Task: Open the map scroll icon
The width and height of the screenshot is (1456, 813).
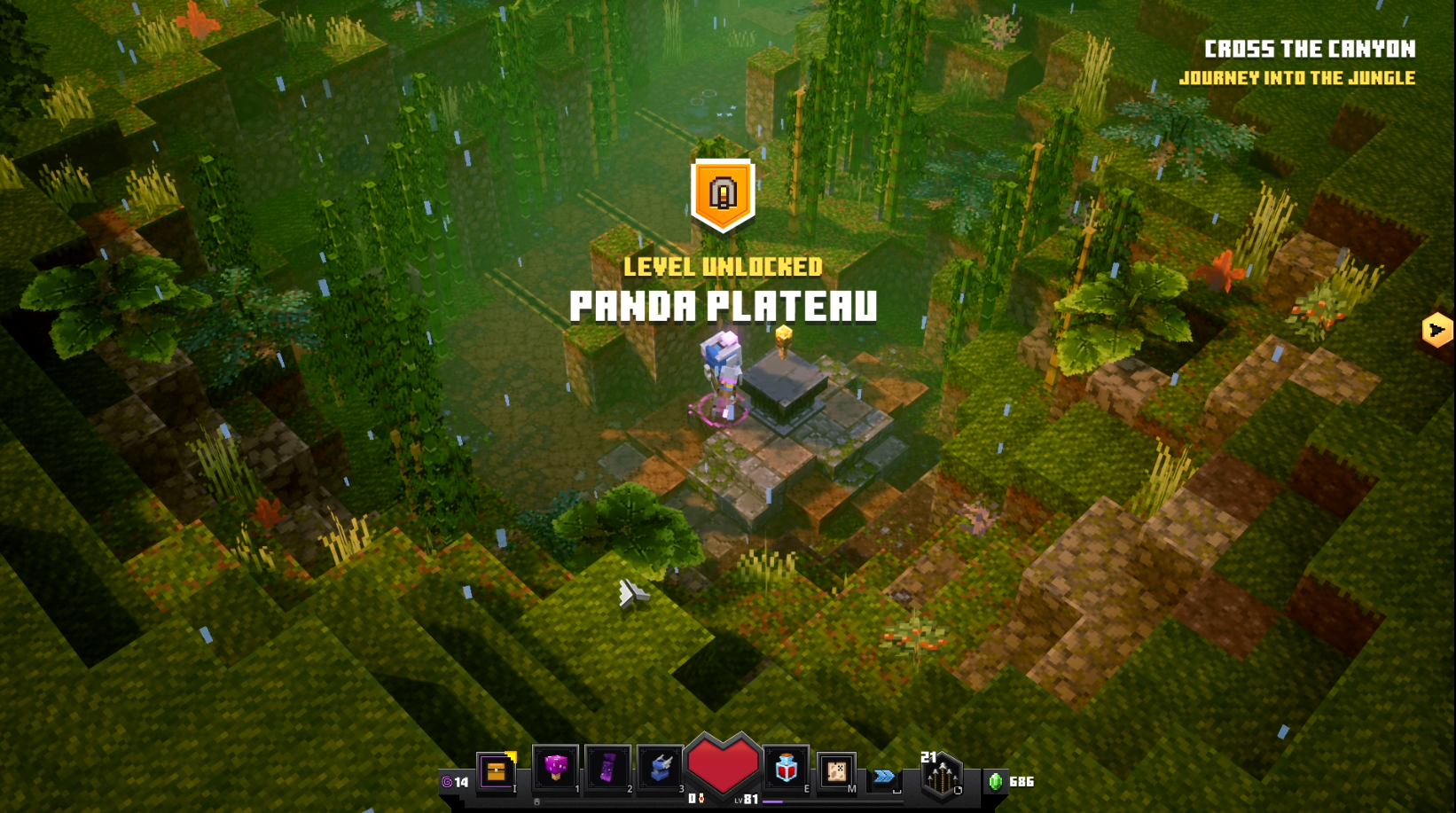Action: (835, 771)
